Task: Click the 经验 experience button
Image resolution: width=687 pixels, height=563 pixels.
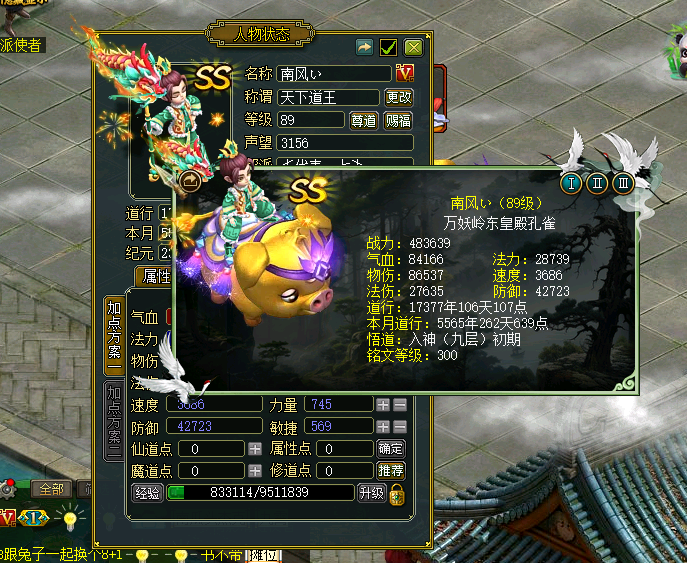Action: (147, 492)
